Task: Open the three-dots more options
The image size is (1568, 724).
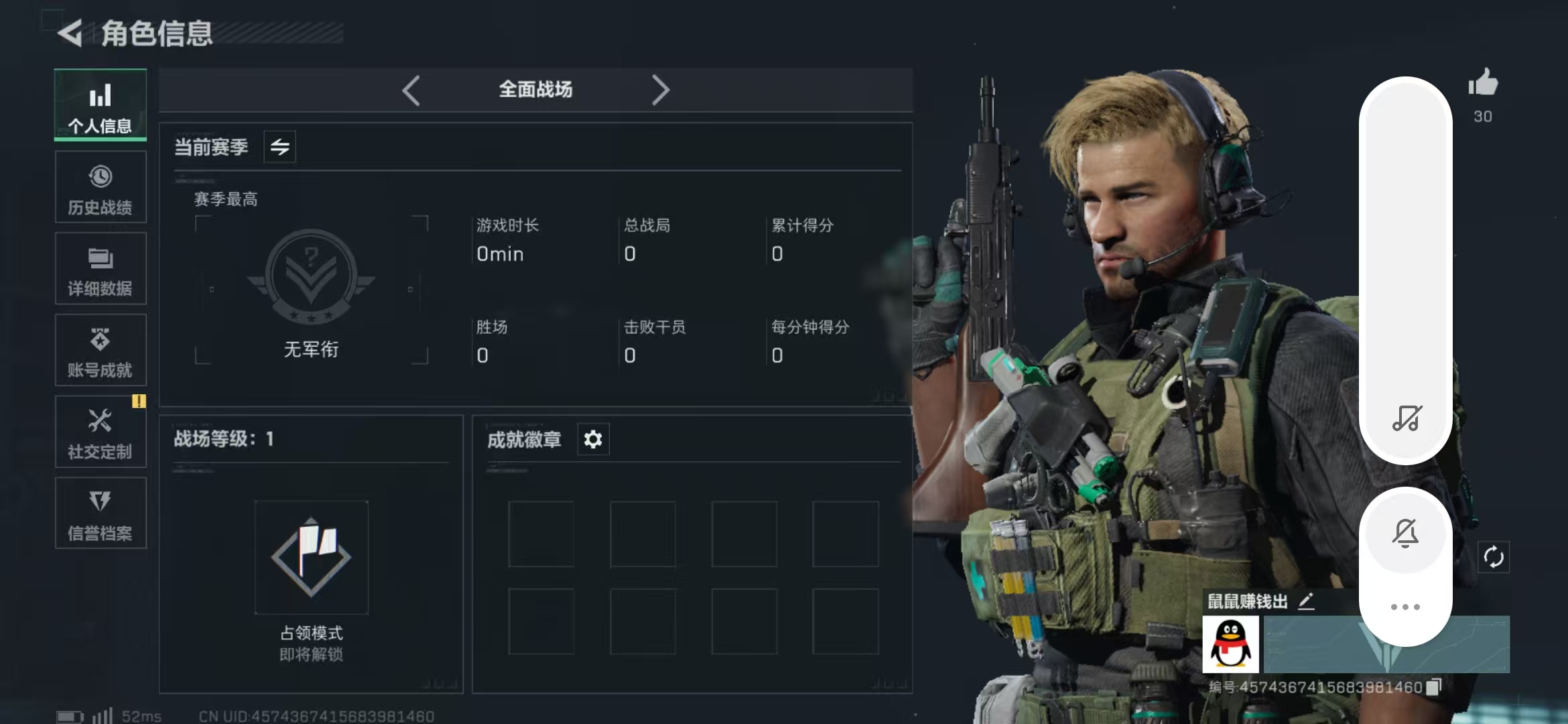Action: click(x=1405, y=607)
